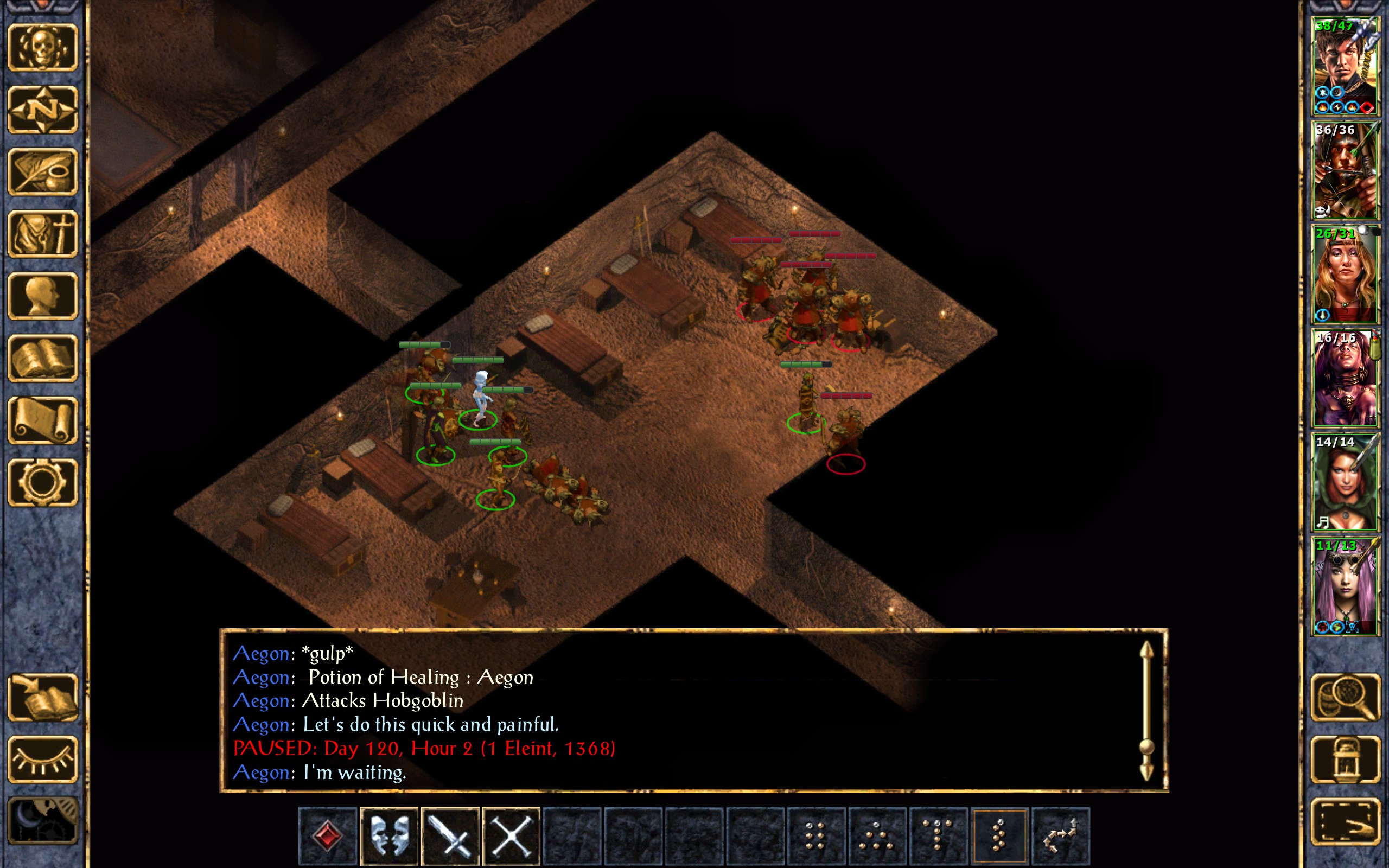Click the dialogue log scroll-up arrow
Screen dimensions: 1389x868
(x=1146, y=652)
